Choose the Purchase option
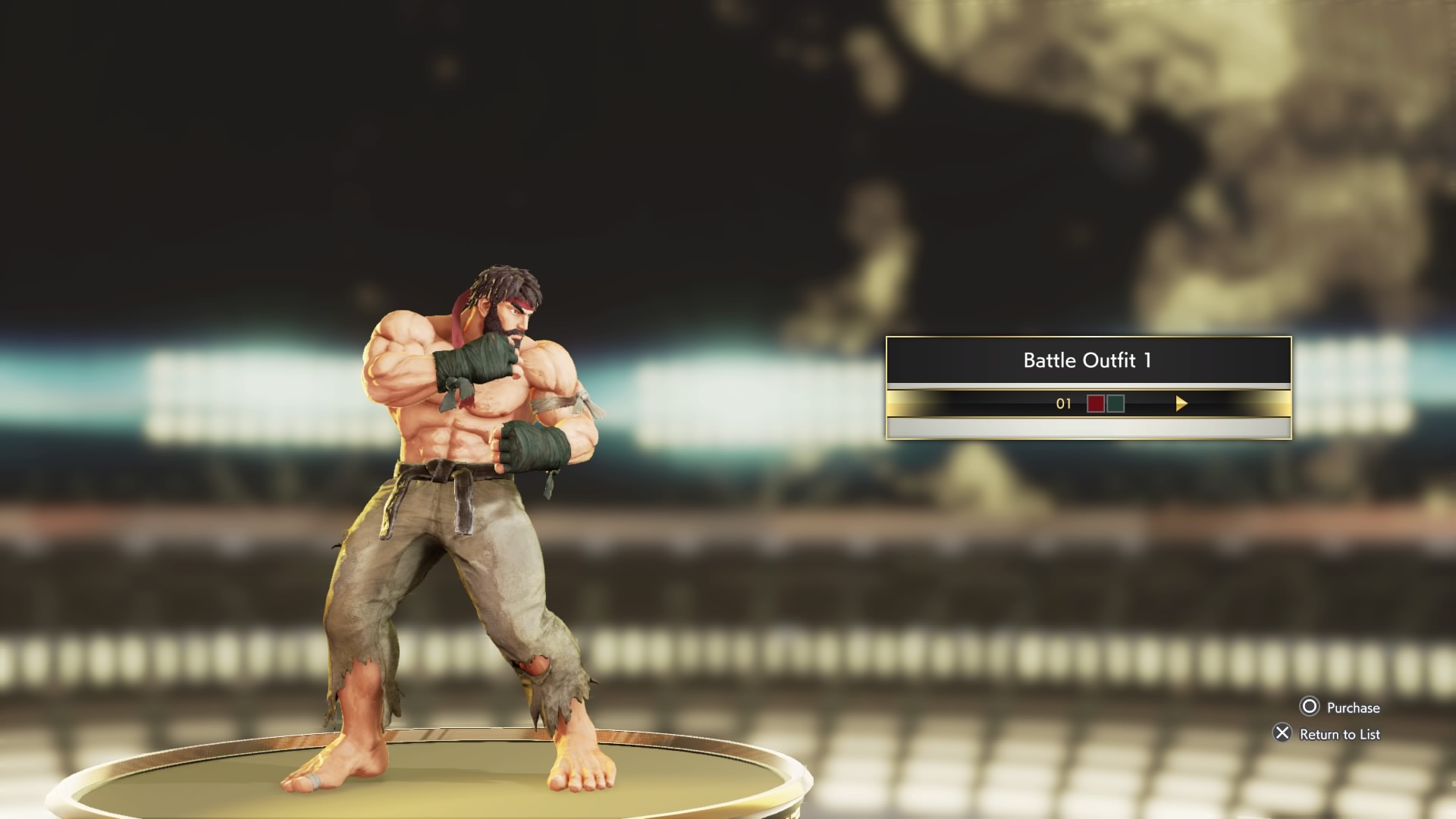The height and width of the screenshot is (819, 1456). [x=1340, y=708]
